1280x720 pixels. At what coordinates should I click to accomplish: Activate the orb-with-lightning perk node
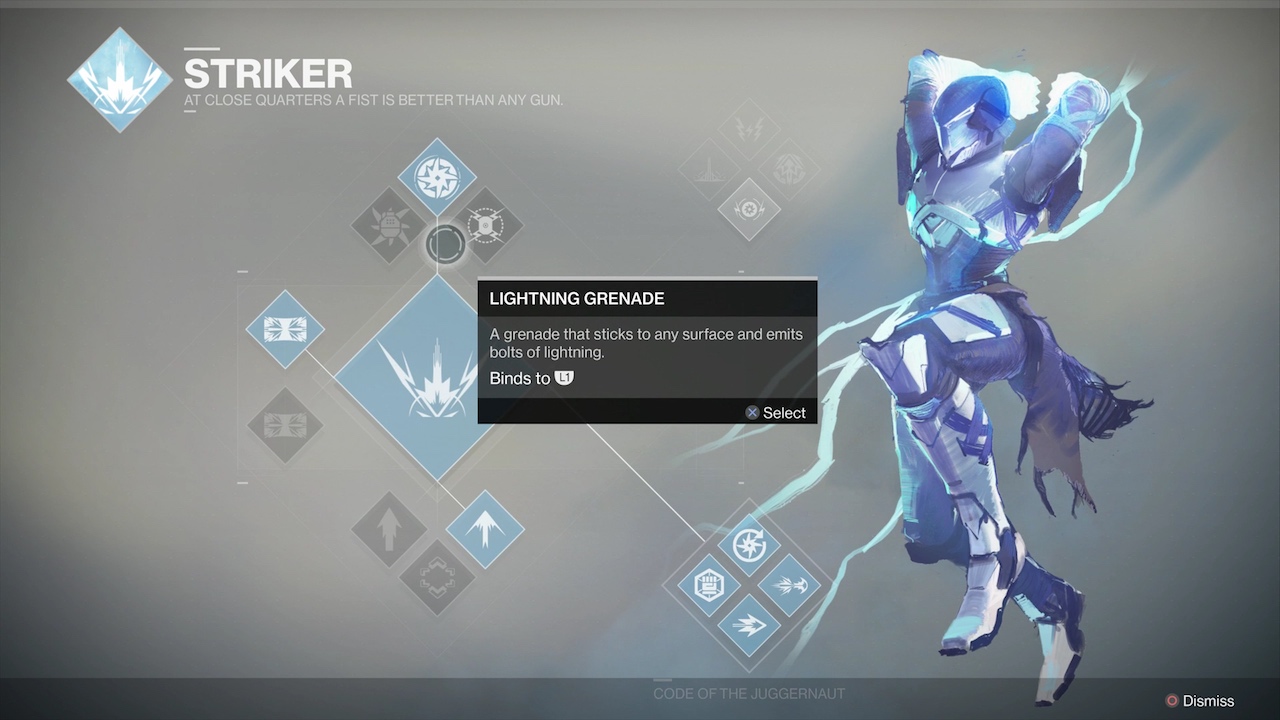click(x=749, y=209)
